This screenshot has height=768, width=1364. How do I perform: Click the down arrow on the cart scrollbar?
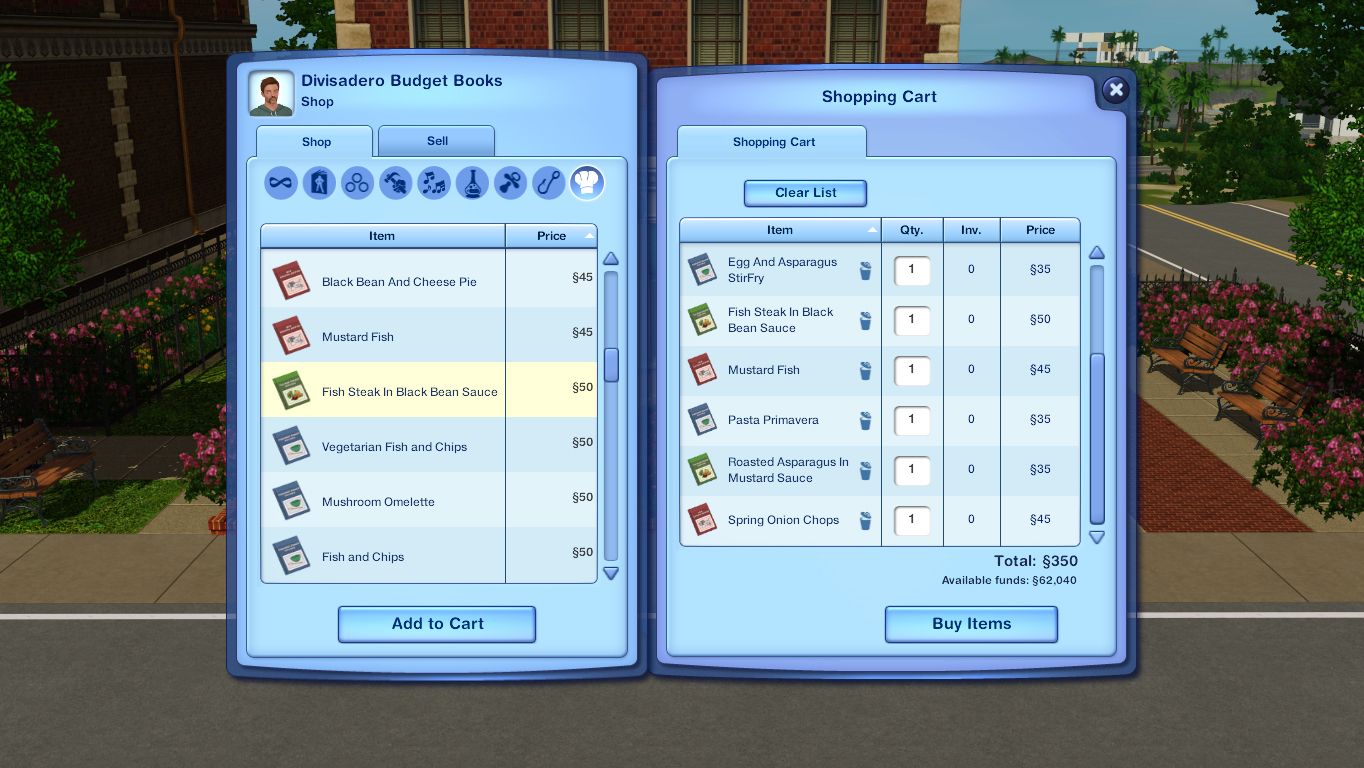coord(1097,537)
